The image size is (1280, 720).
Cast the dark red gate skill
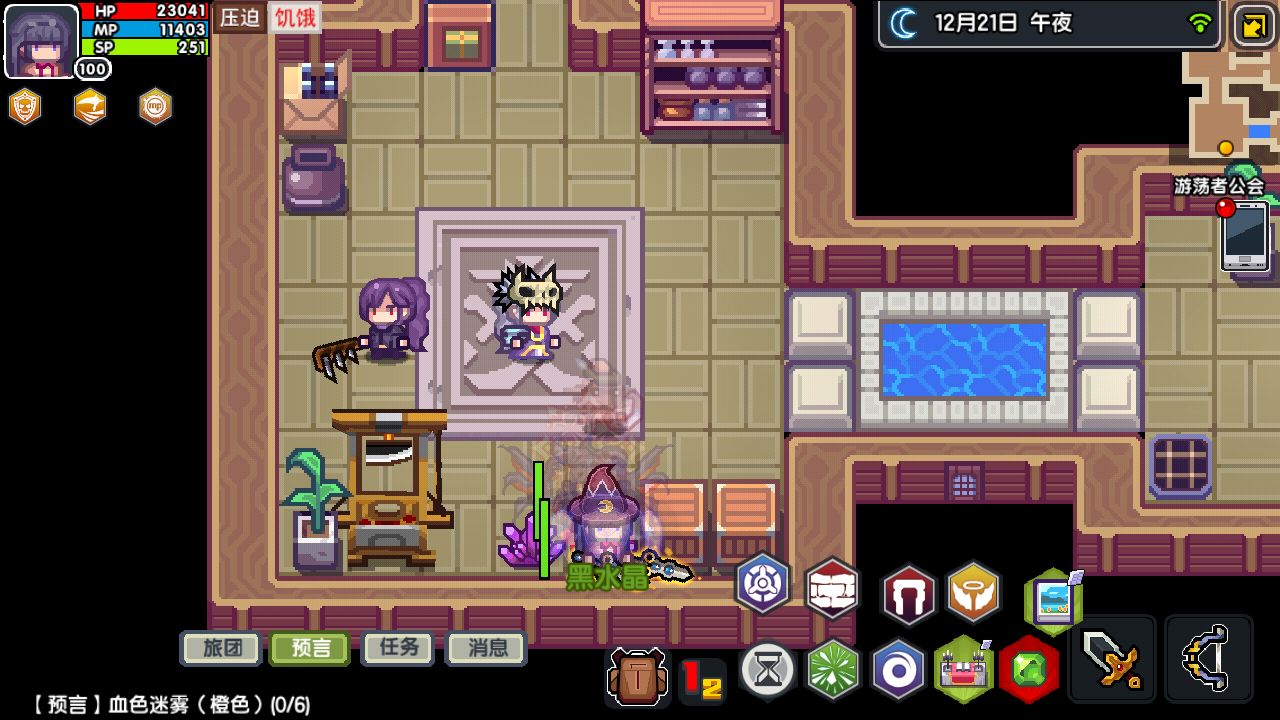[908, 594]
